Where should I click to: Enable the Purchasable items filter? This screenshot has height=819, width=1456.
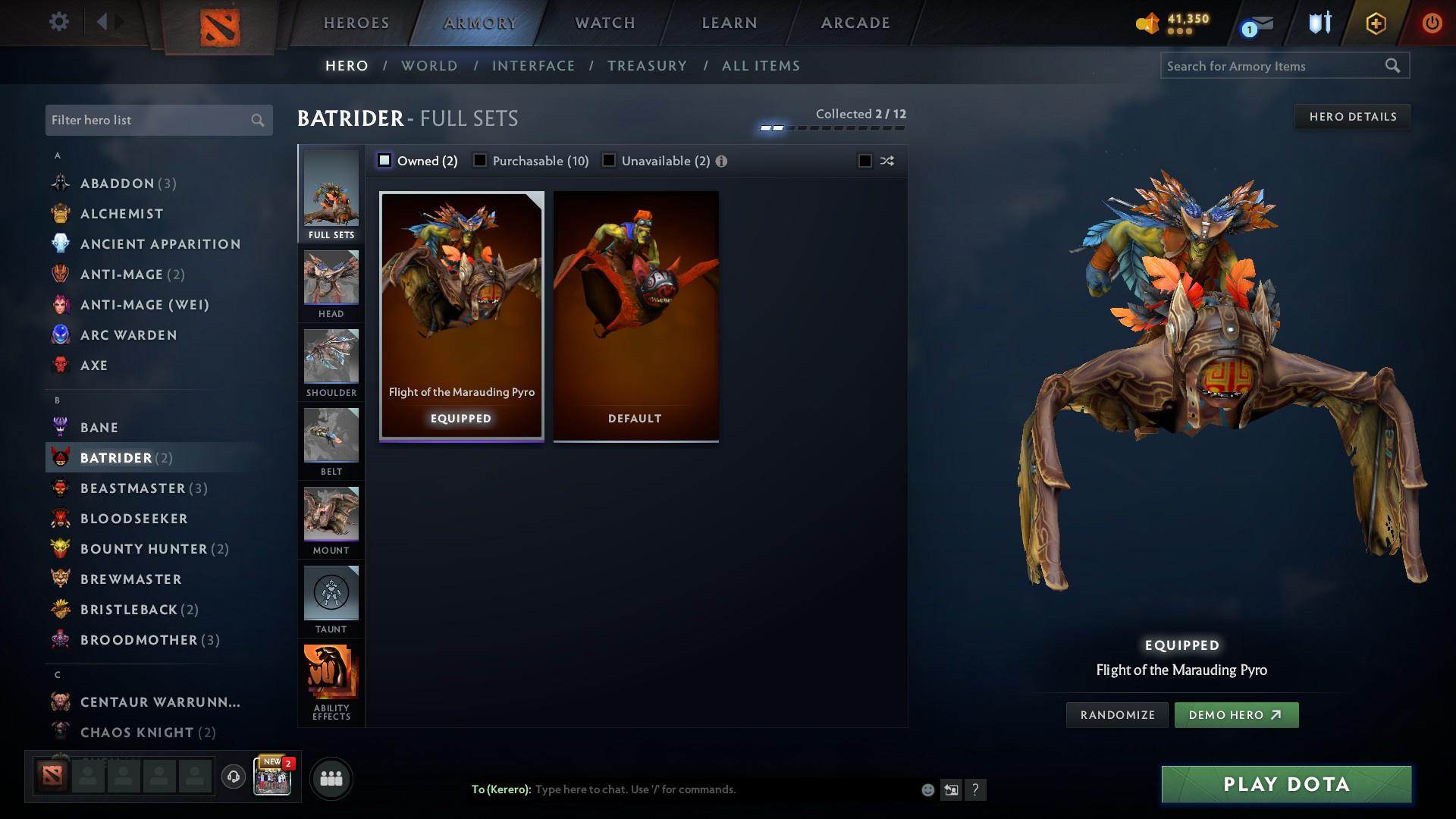click(480, 161)
